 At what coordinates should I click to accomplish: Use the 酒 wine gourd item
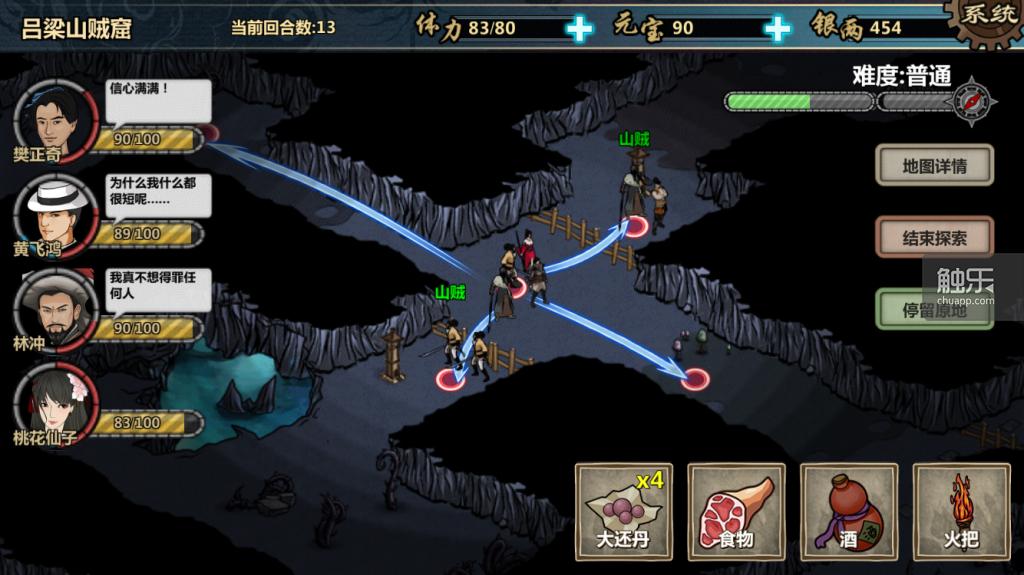coord(849,511)
